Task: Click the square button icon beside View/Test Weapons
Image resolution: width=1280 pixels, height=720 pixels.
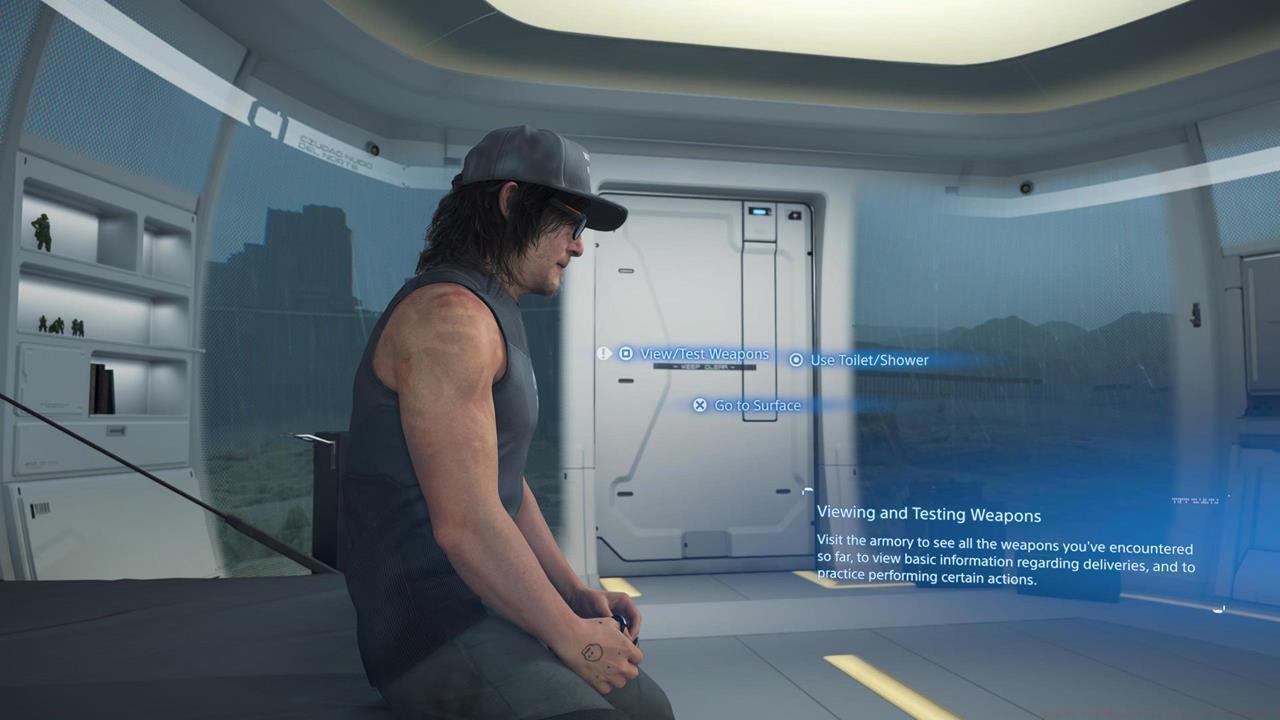Action: tap(625, 353)
